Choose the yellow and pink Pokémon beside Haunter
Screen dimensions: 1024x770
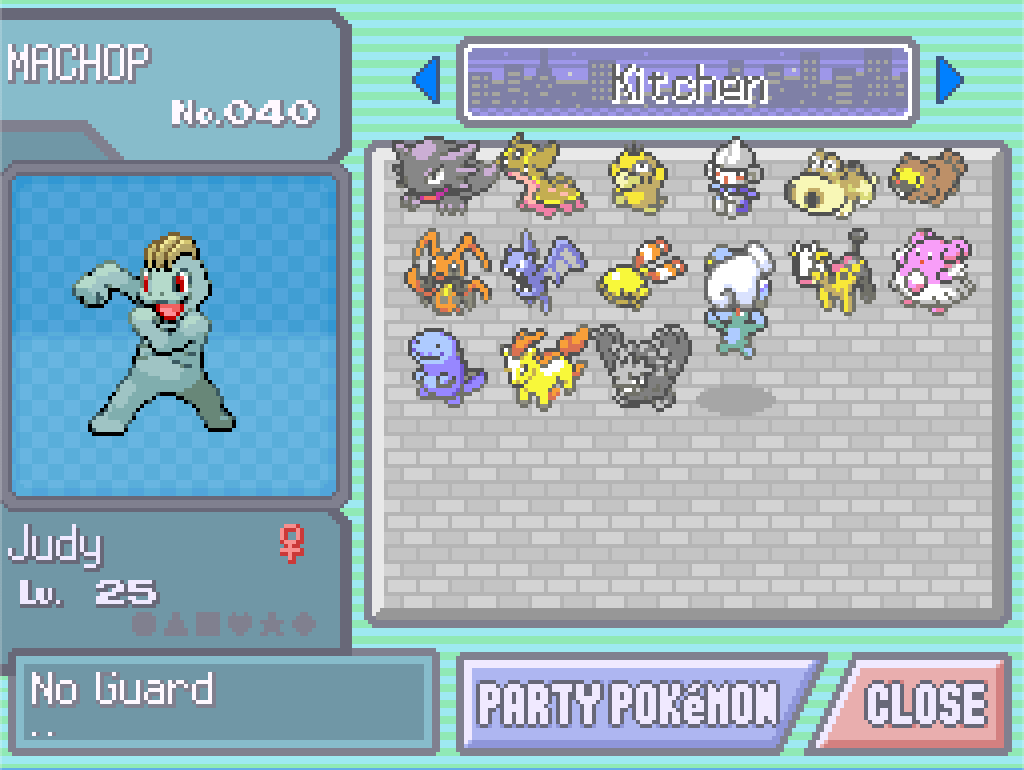point(542,174)
